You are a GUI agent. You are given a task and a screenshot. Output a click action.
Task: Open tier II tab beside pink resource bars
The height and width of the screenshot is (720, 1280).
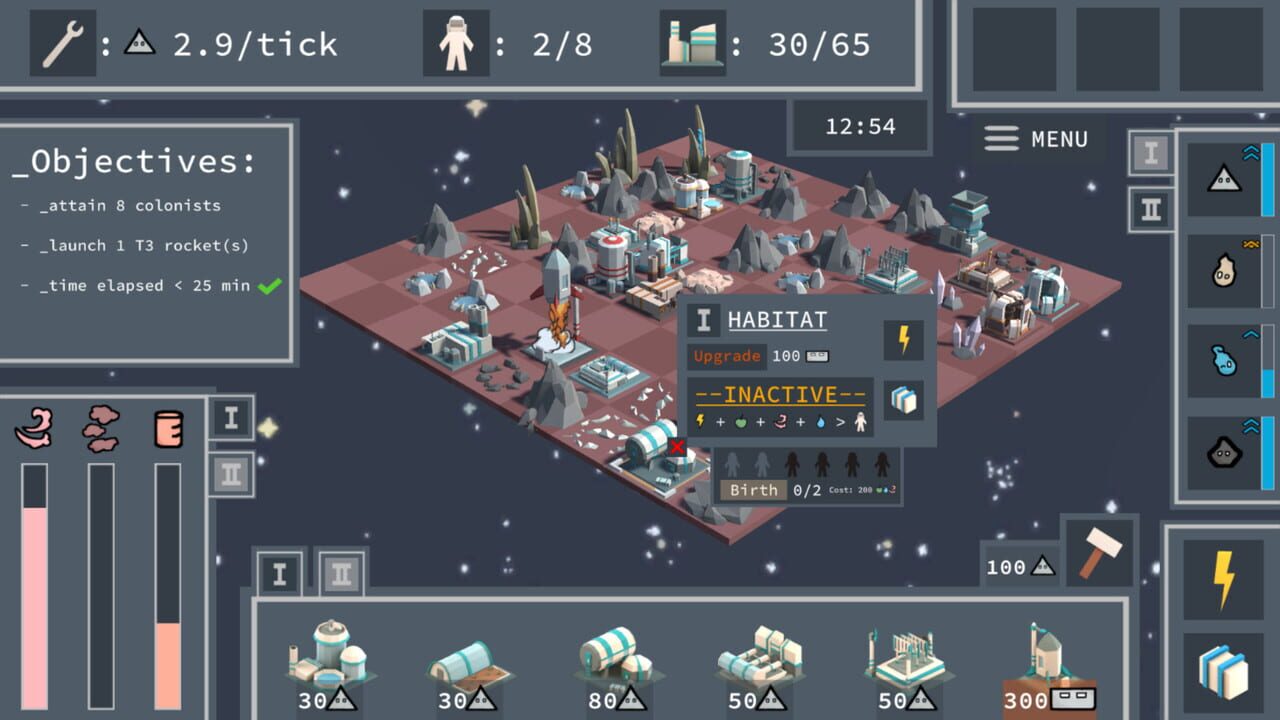click(232, 474)
